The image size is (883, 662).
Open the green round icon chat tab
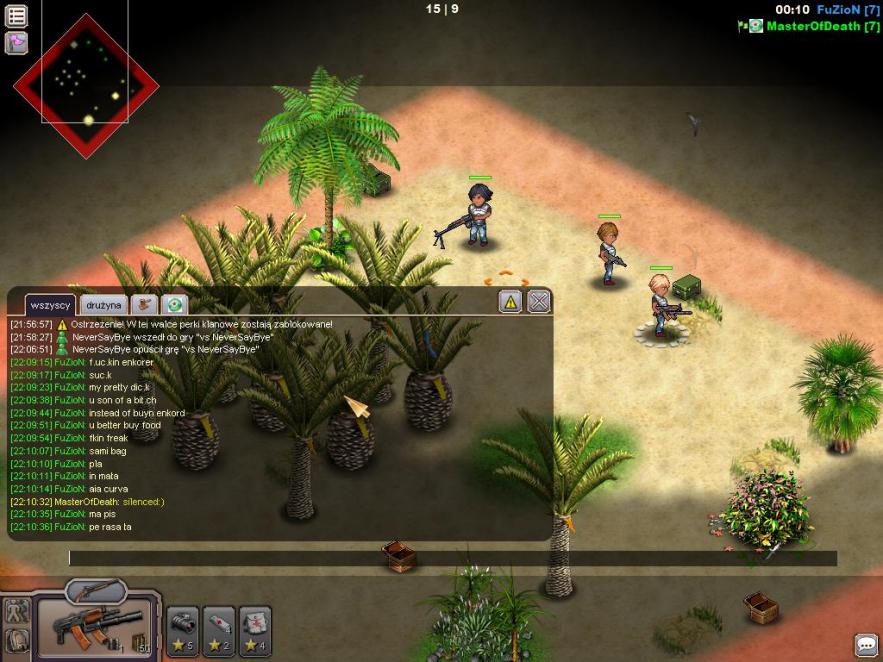click(175, 304)
